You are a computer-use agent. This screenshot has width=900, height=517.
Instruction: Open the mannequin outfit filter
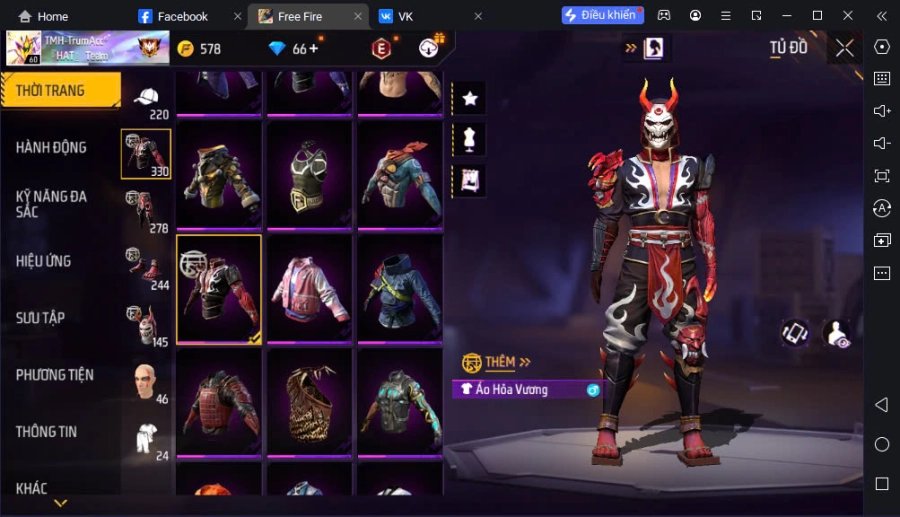[x=469, y=139]
